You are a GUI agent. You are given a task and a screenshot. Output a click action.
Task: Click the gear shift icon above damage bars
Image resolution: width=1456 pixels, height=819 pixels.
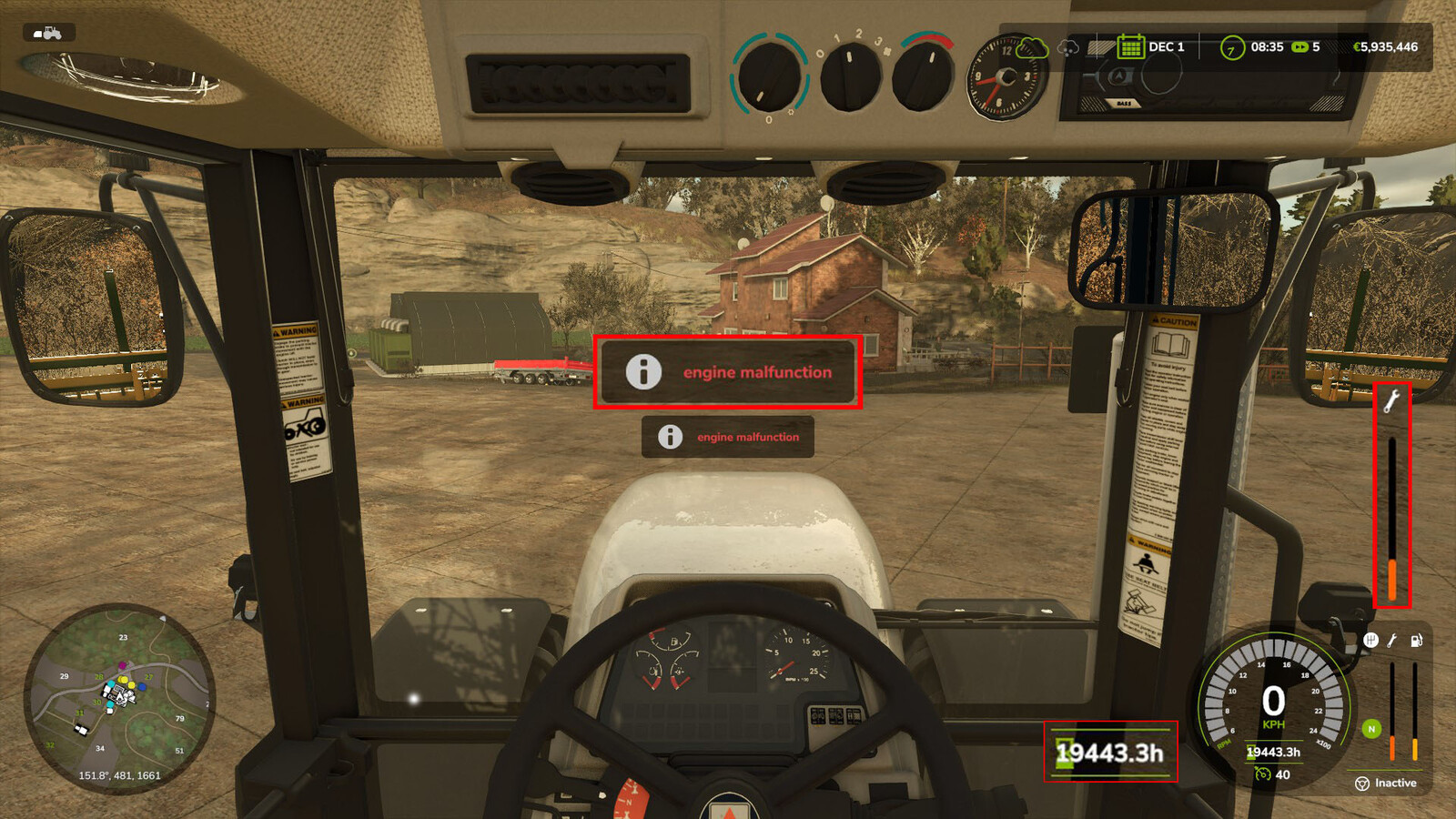pyautogui.click(x=1370, y=640)
